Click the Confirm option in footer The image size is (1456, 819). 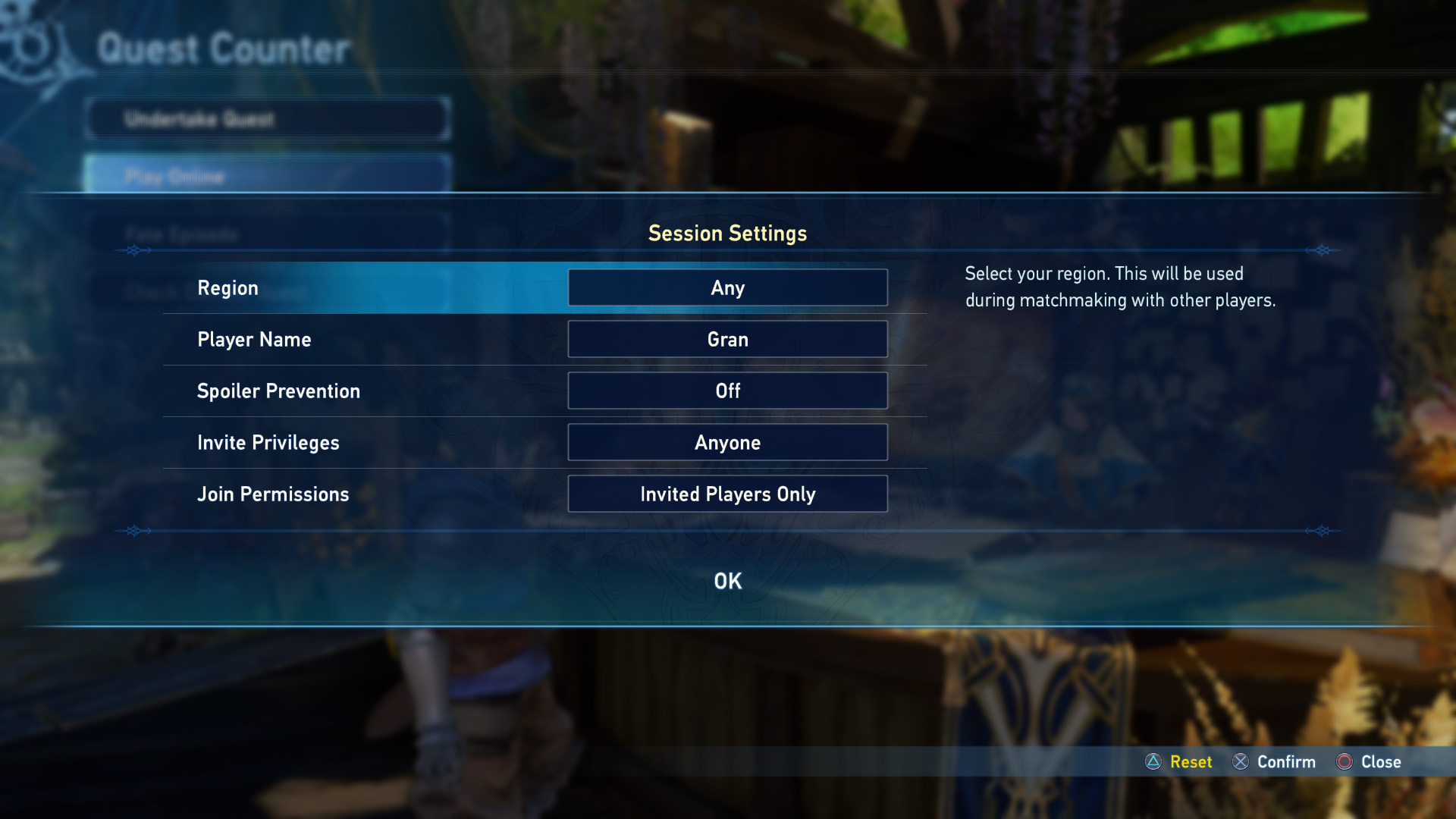1275,762
